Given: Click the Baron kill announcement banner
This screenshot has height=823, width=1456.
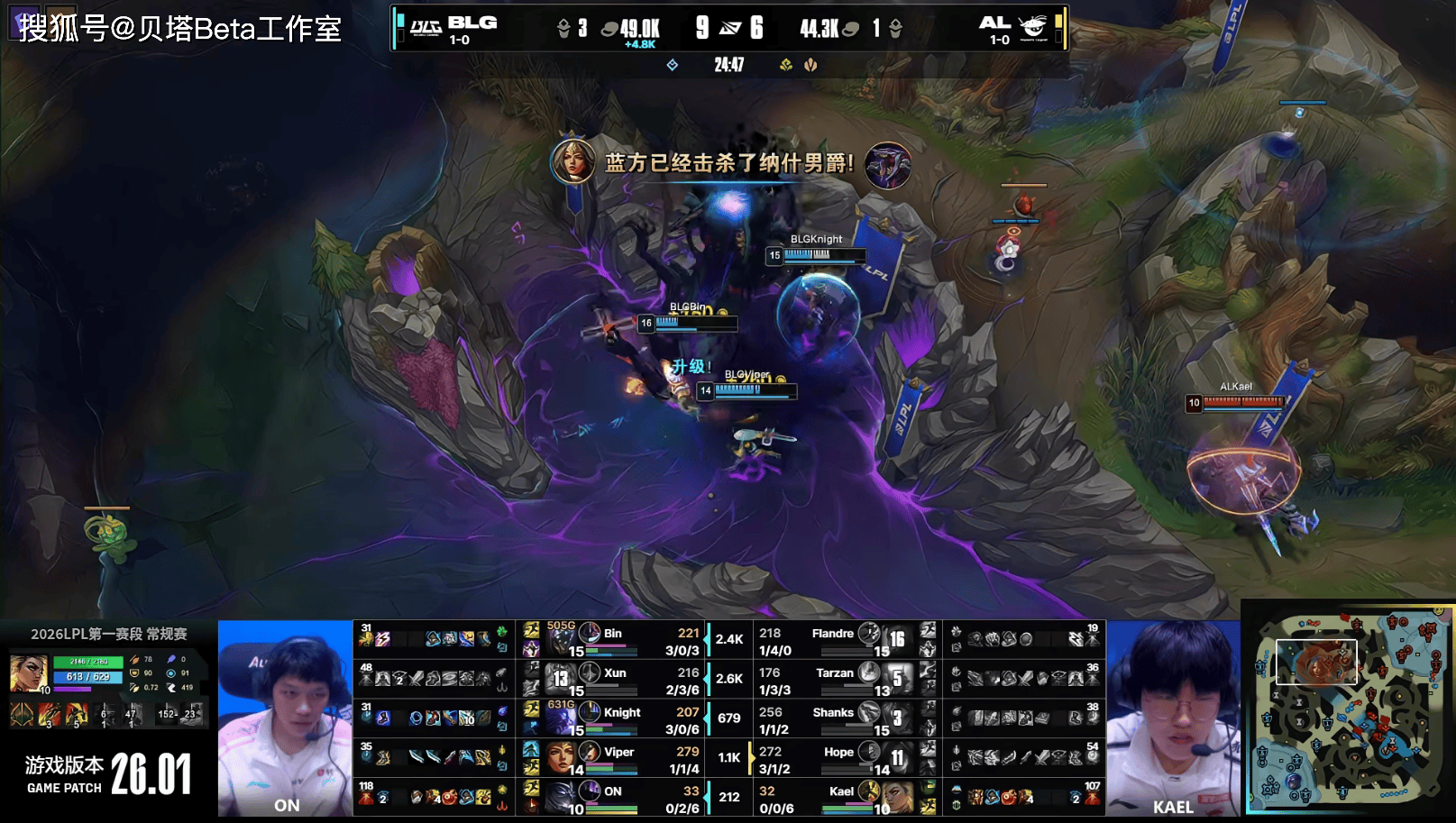Looking at the screenshot, I should (728, 163).
